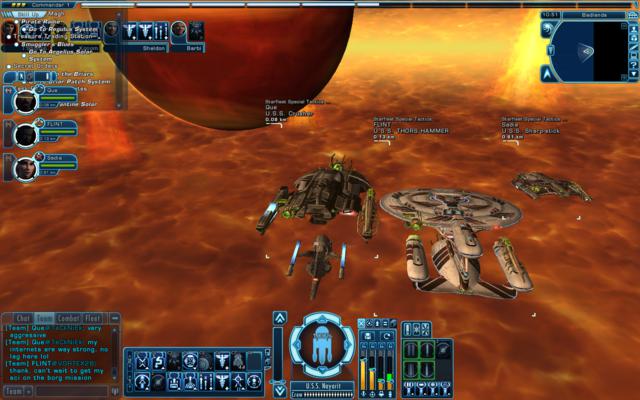The height and width of the screenshot is (400, 640).
Task: Switch to the Combat log tab
Action: (70, 318)
